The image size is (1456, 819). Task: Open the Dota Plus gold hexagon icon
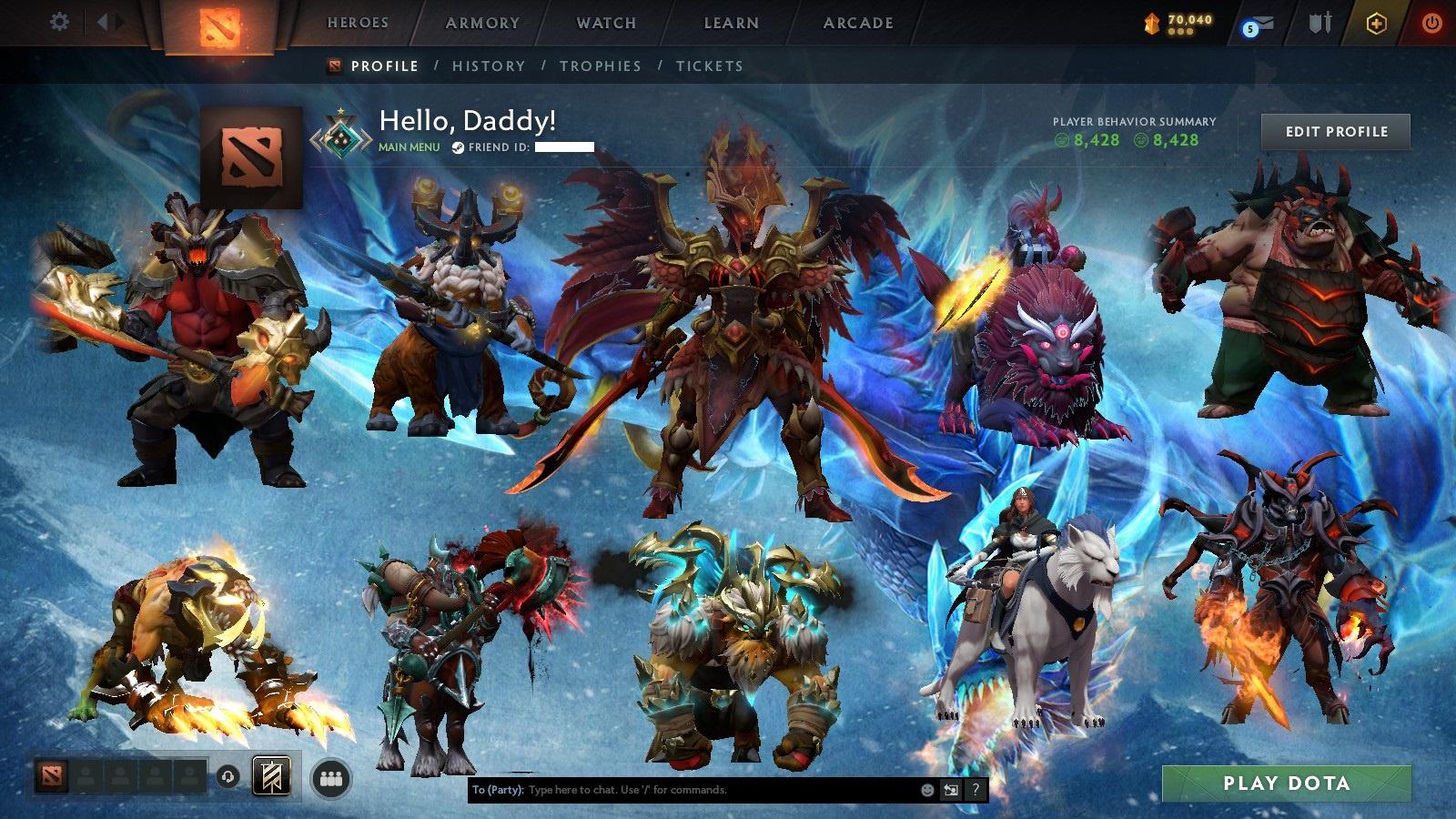1376,24
